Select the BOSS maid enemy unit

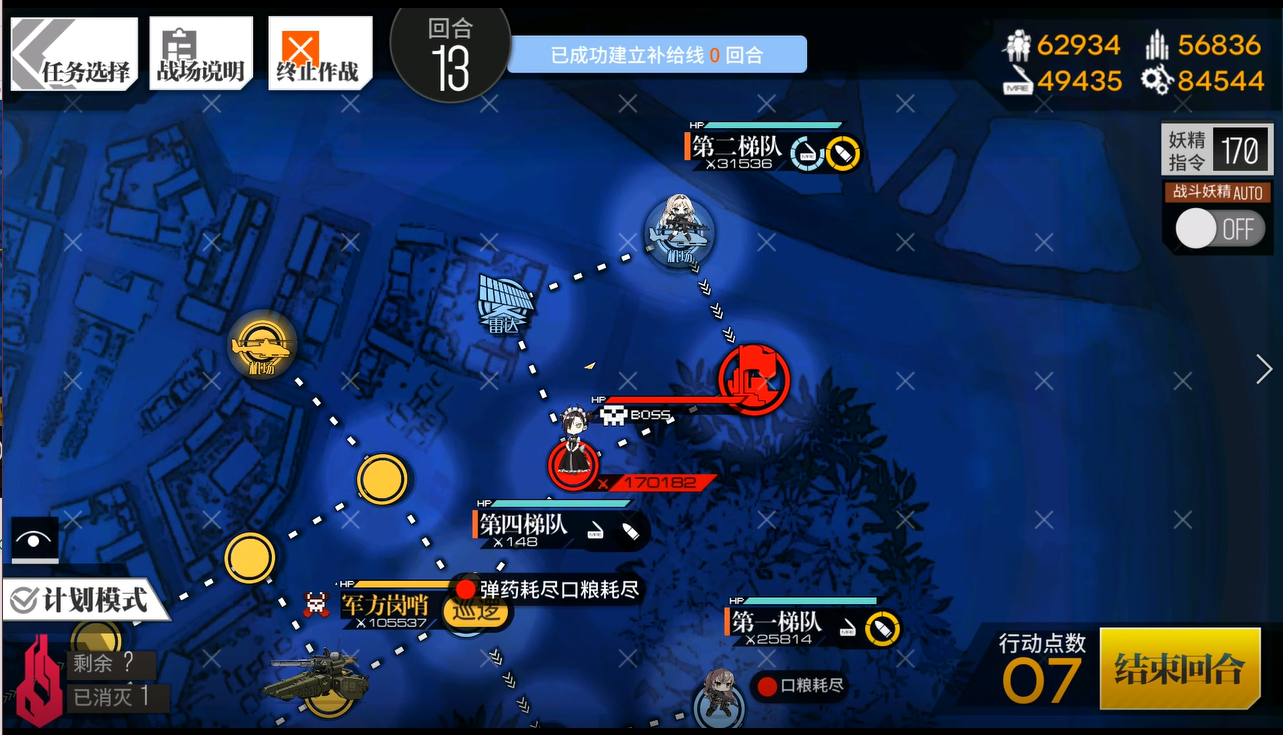574,450
